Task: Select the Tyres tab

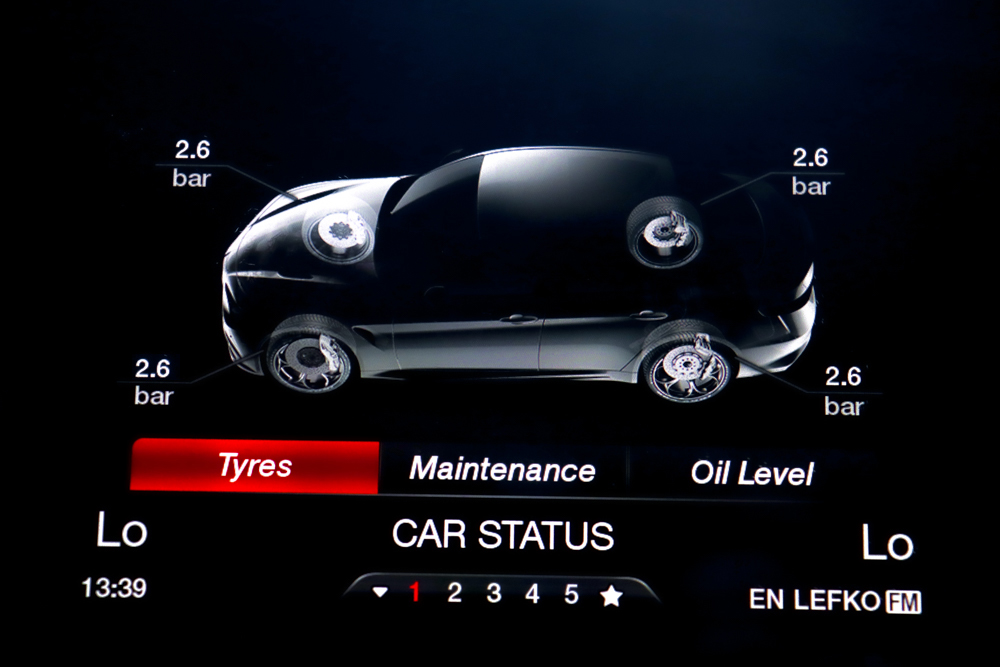Action: click(255, 466)
